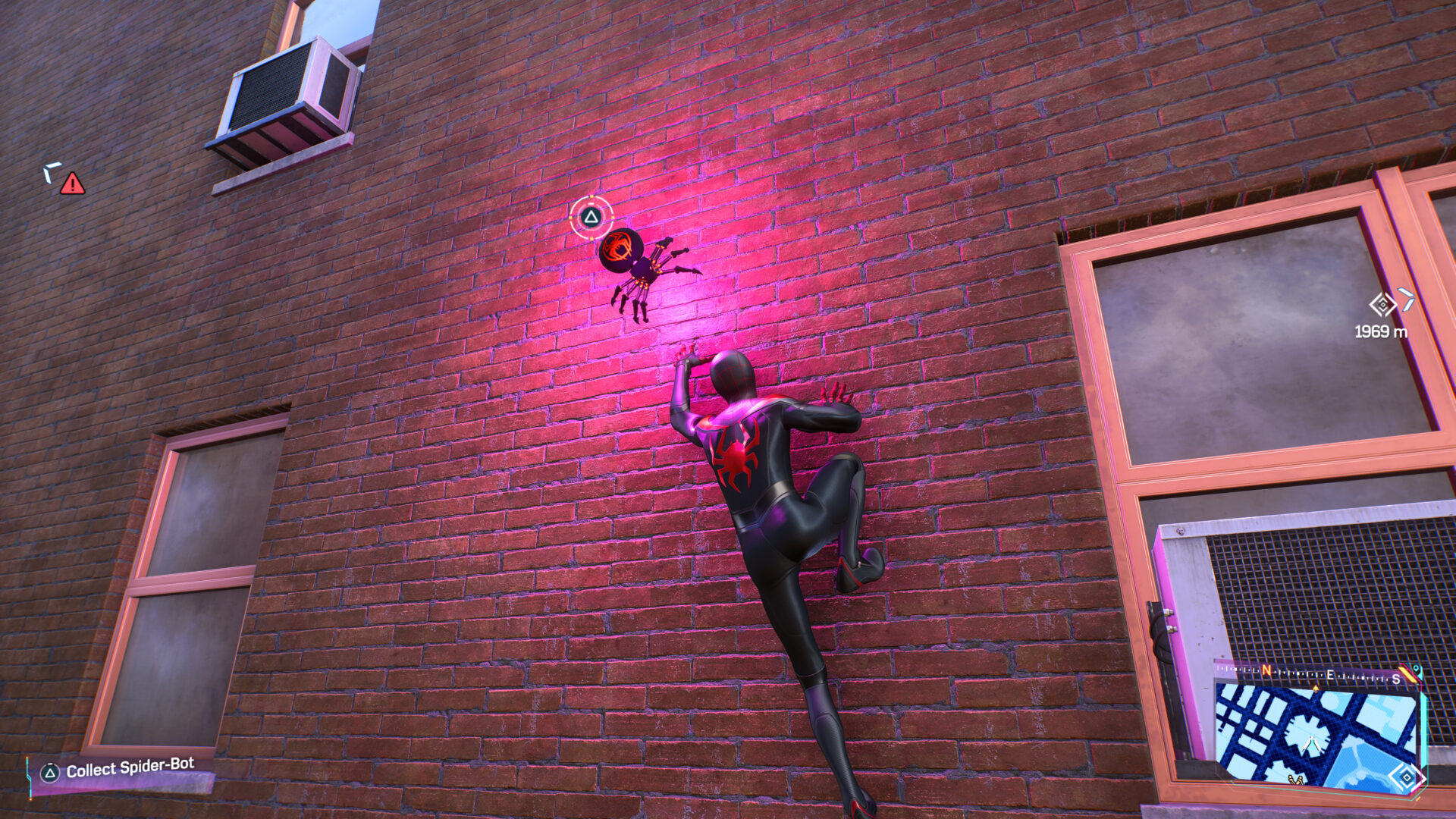Click the chevron beside the 1969 m tracker
The width and height of the screenshot is (1456, 819).
click(x=1409, y=300)
